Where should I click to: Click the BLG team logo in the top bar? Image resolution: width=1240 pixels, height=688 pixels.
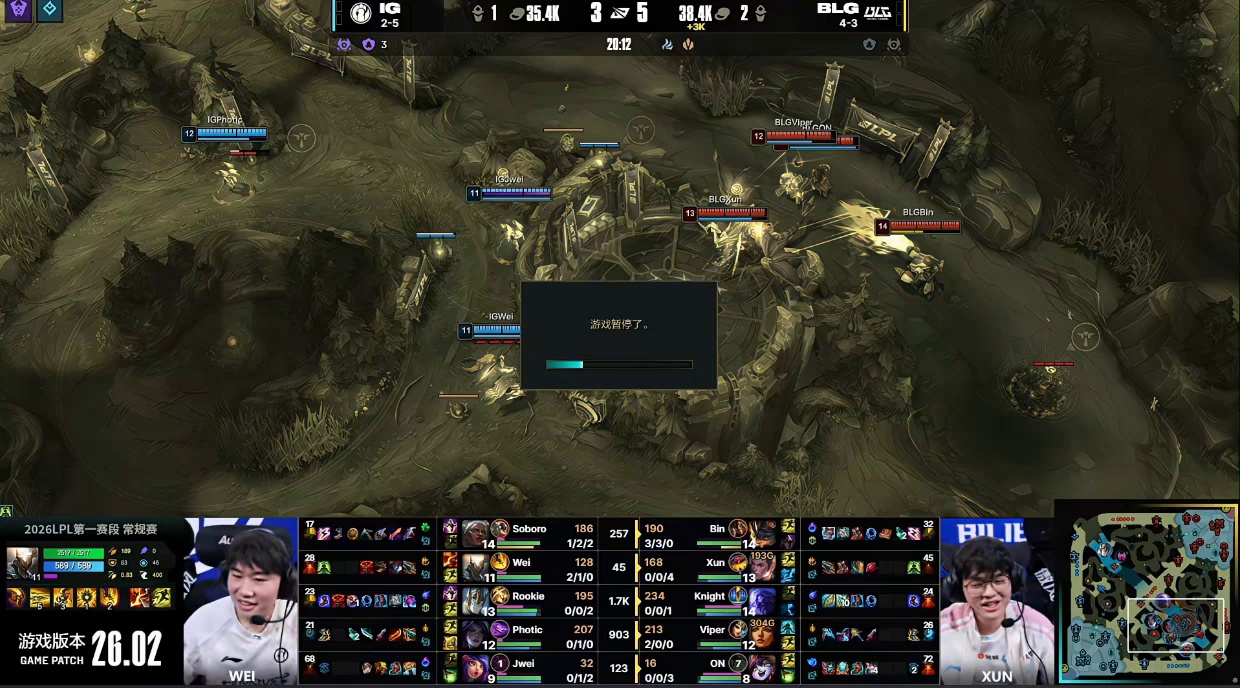tap(877, 13)
